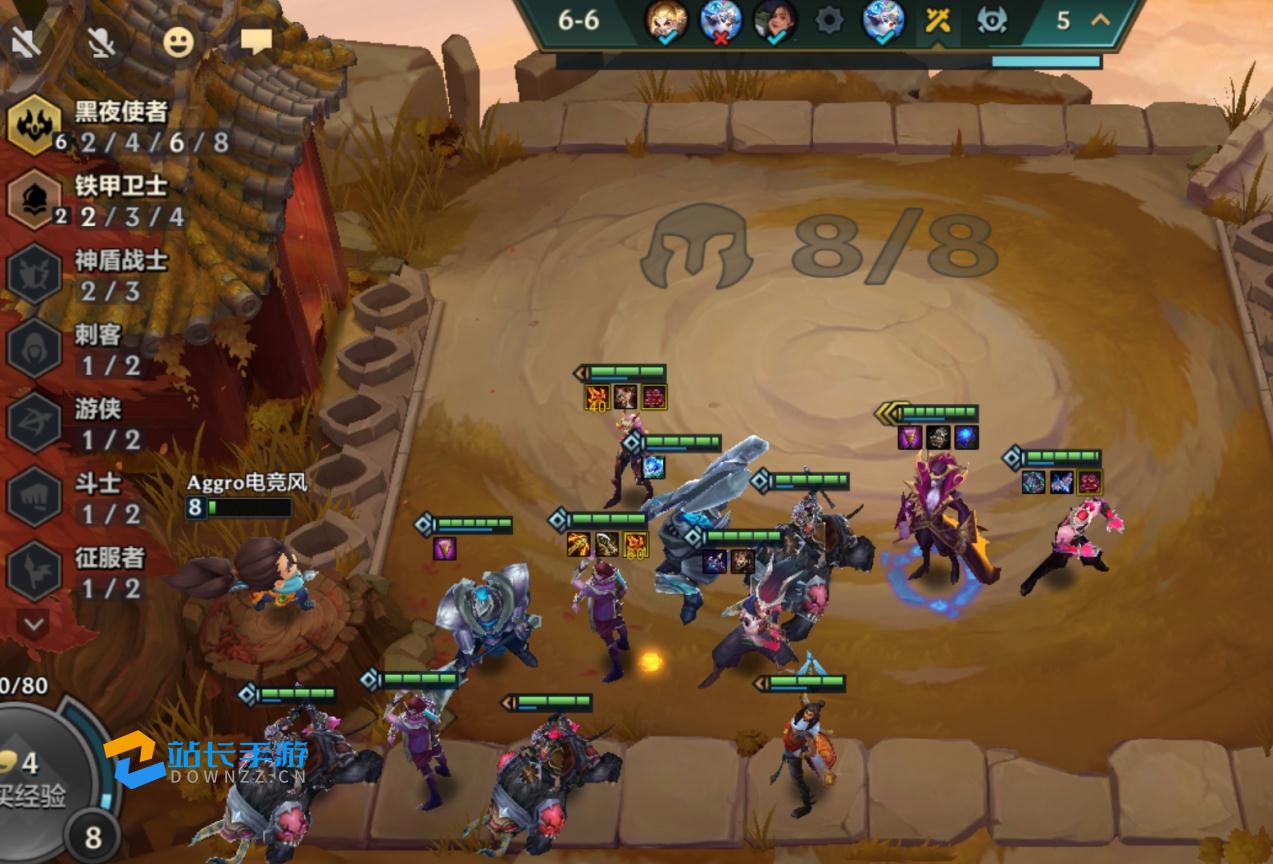Click the gear icon in stage tracker
The image size is (1273, 864).
pyautogui.click(x=829, y=20)
